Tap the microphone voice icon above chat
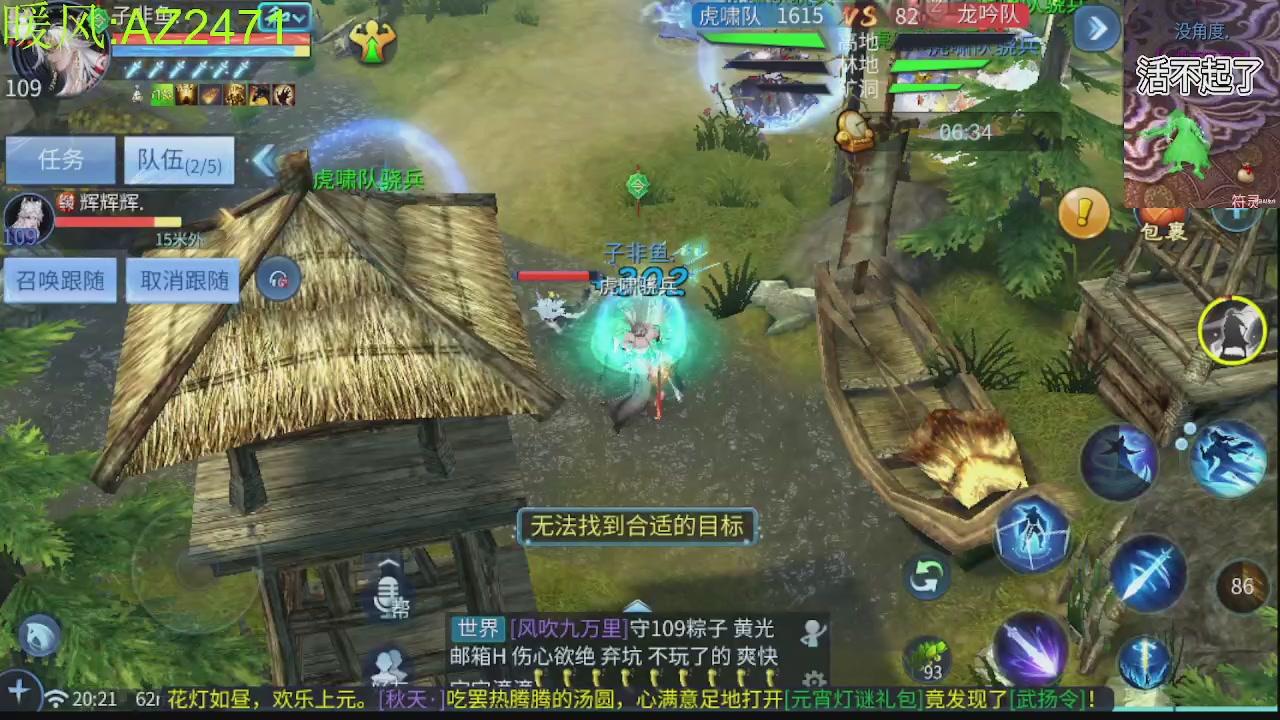This screenshot has width=1280, height=720. pos(388,597)
